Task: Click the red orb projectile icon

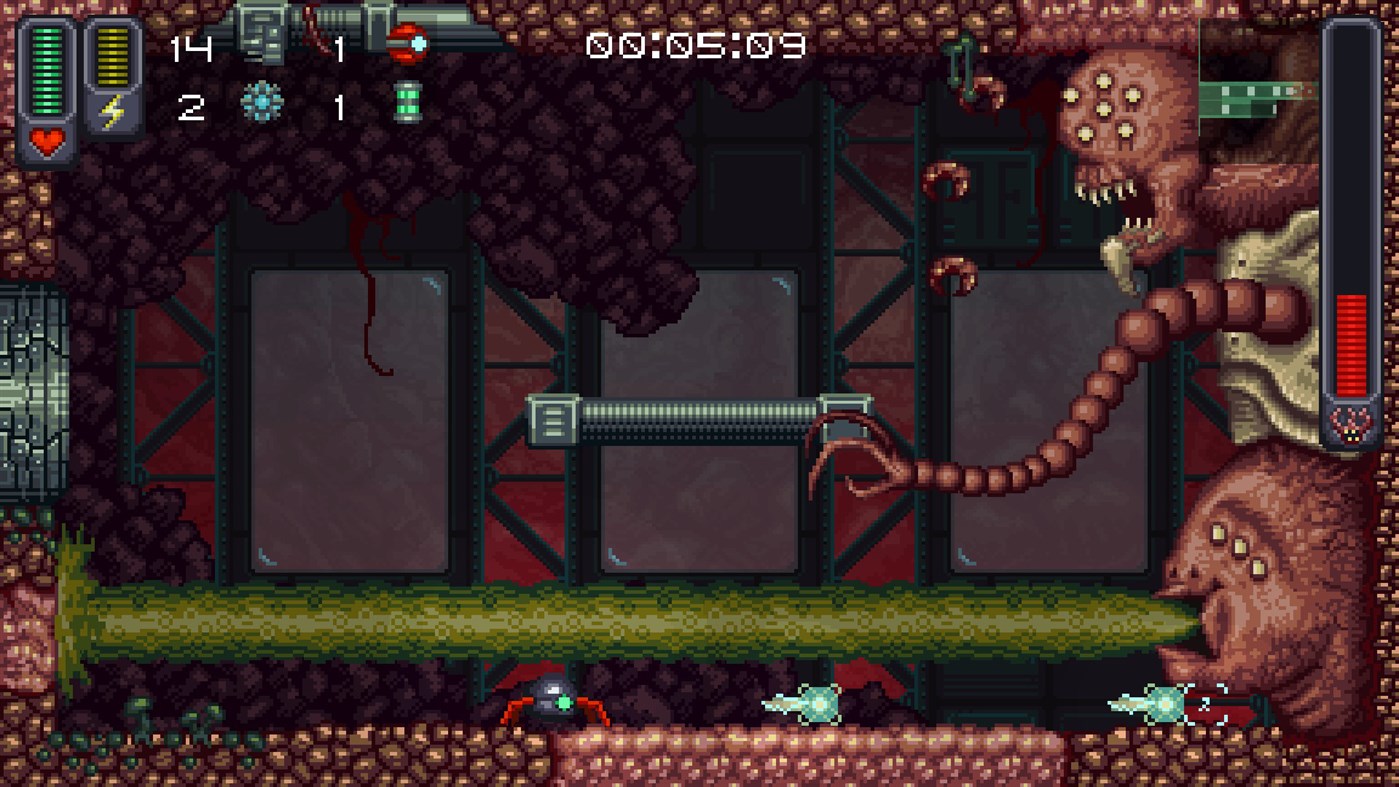Action: coord(410,42)
